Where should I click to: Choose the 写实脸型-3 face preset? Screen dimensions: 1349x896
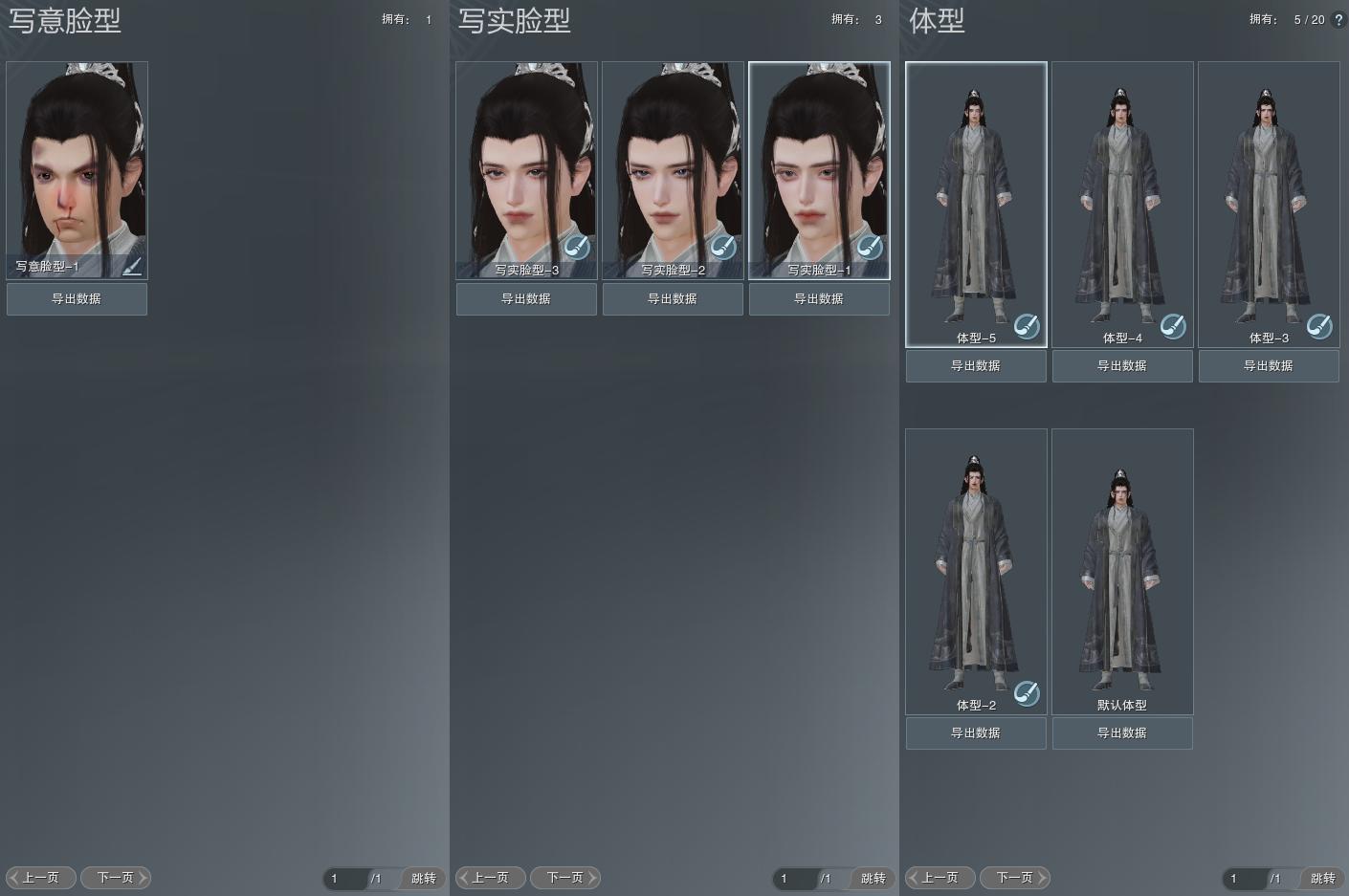click(x=526, y=163)
